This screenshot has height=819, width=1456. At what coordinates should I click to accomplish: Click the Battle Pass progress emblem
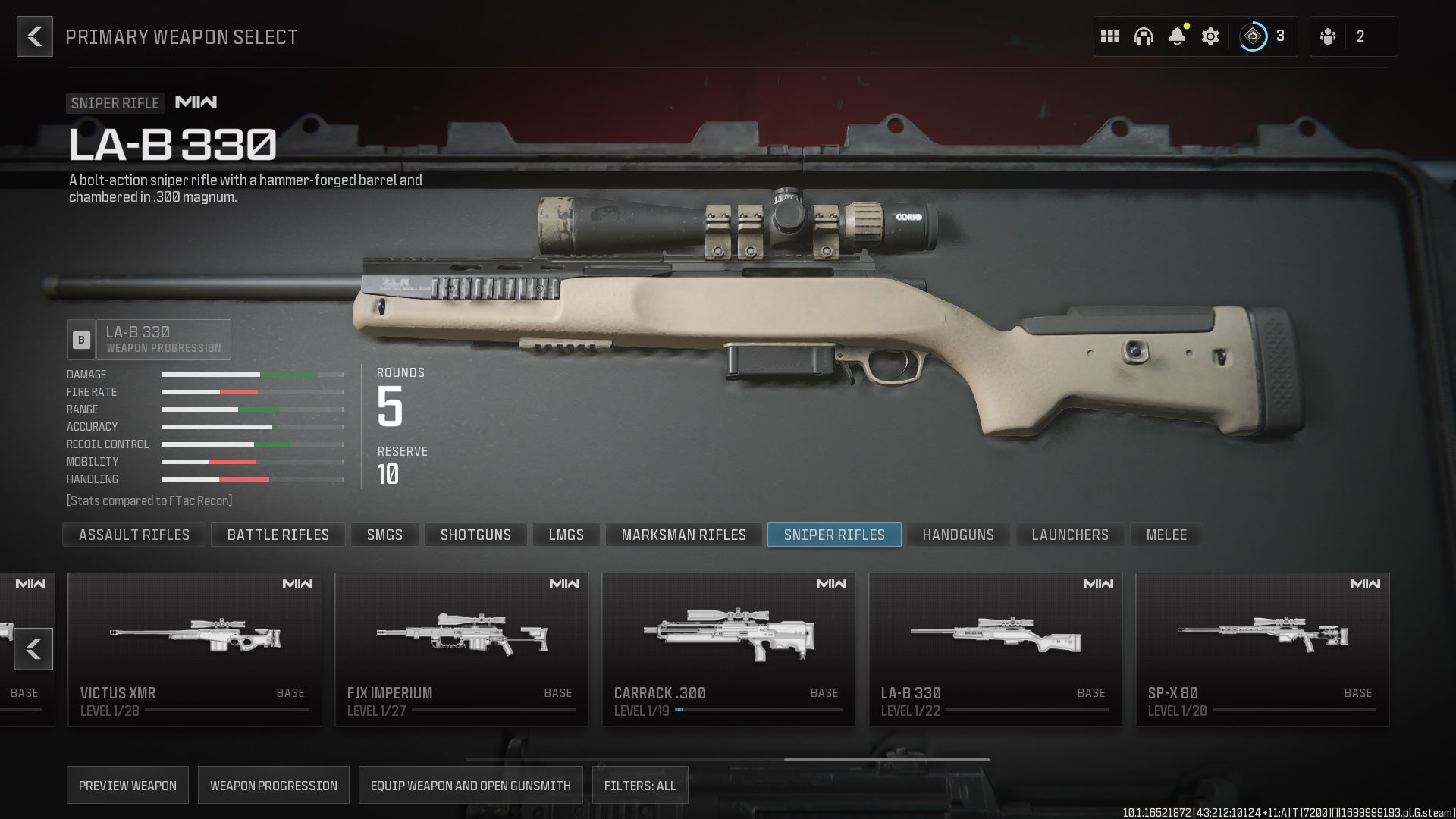(1255, 36)
